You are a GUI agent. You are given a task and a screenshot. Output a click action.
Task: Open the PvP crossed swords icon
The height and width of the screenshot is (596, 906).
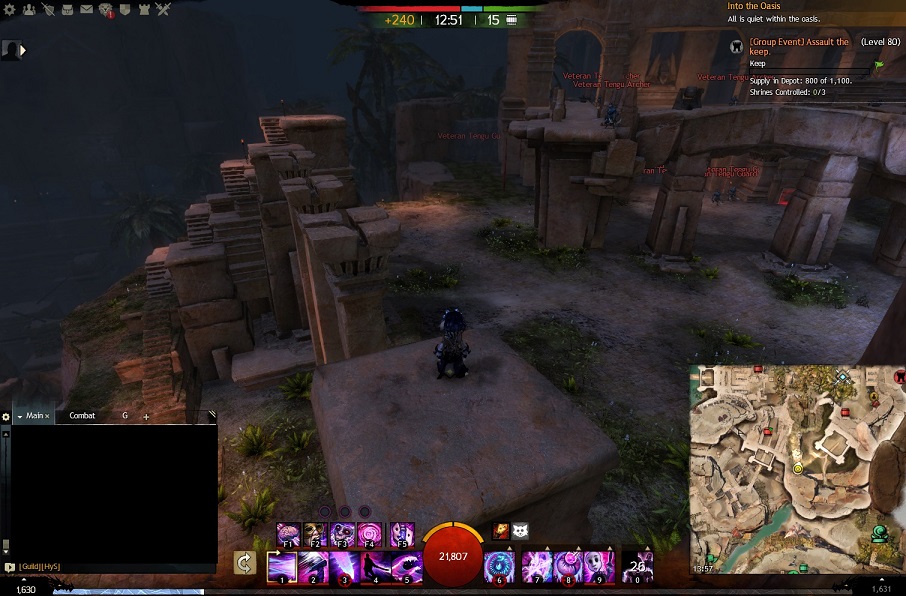[163, 9]
